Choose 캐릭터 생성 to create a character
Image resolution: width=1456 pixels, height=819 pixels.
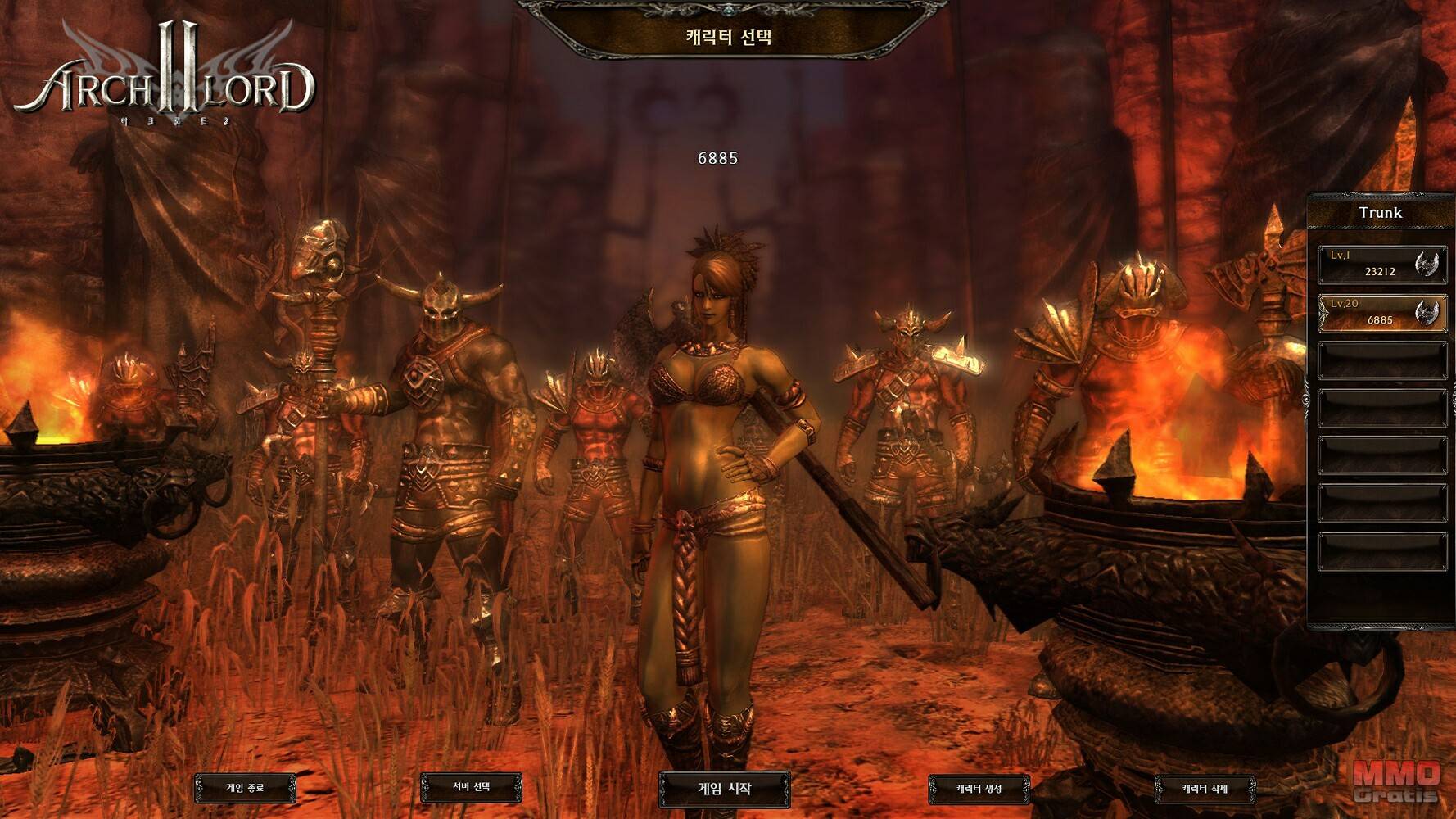(979, 789)
